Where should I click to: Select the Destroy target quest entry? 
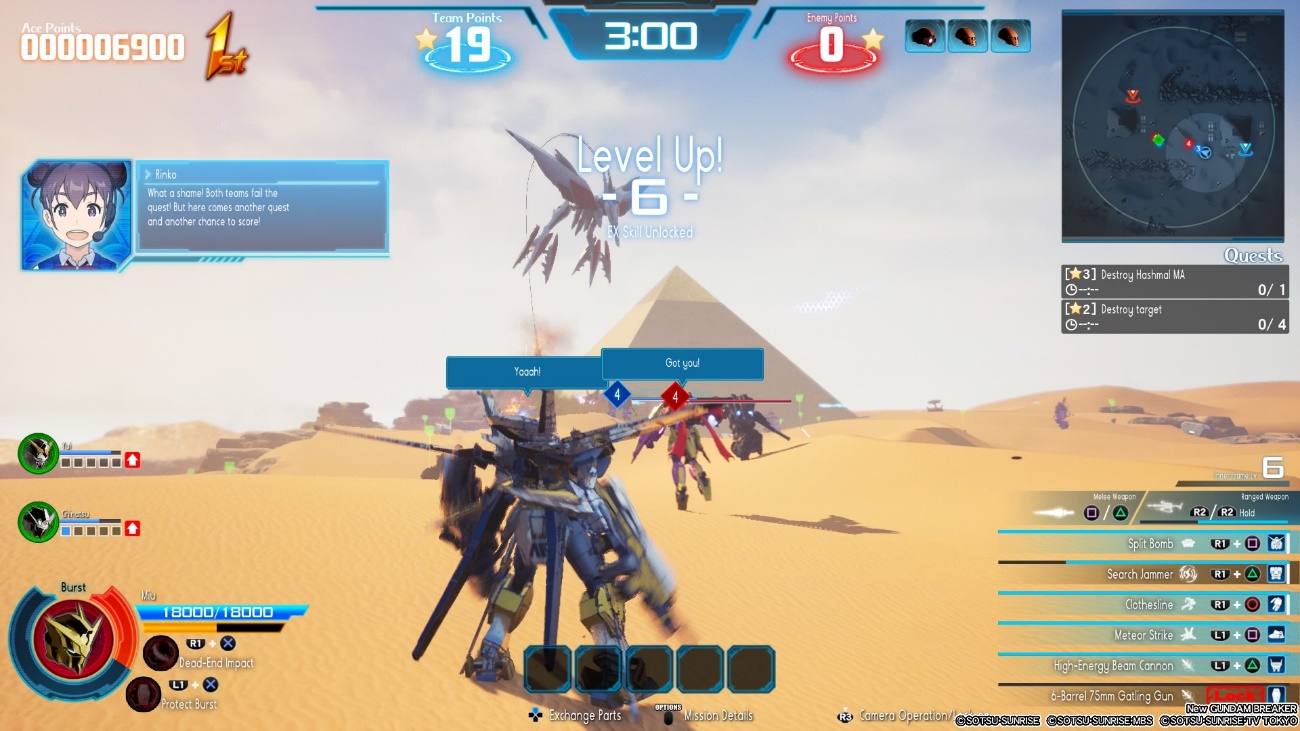point(1174,317)
